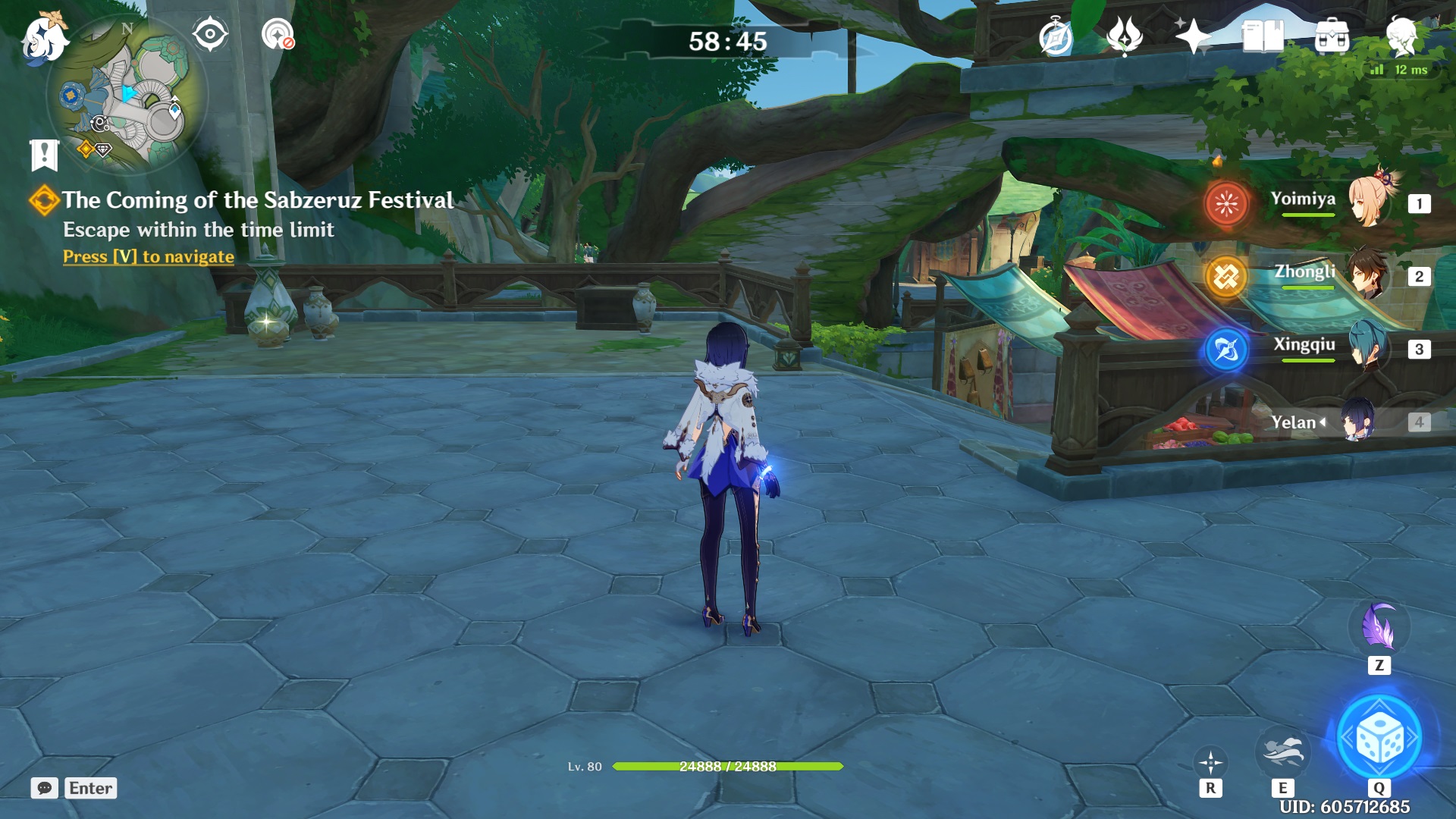The width and height of the screenshot is (1456, 819).
Task: Click the battle pass flame-star icon
Action: (x=1125, y=36)
